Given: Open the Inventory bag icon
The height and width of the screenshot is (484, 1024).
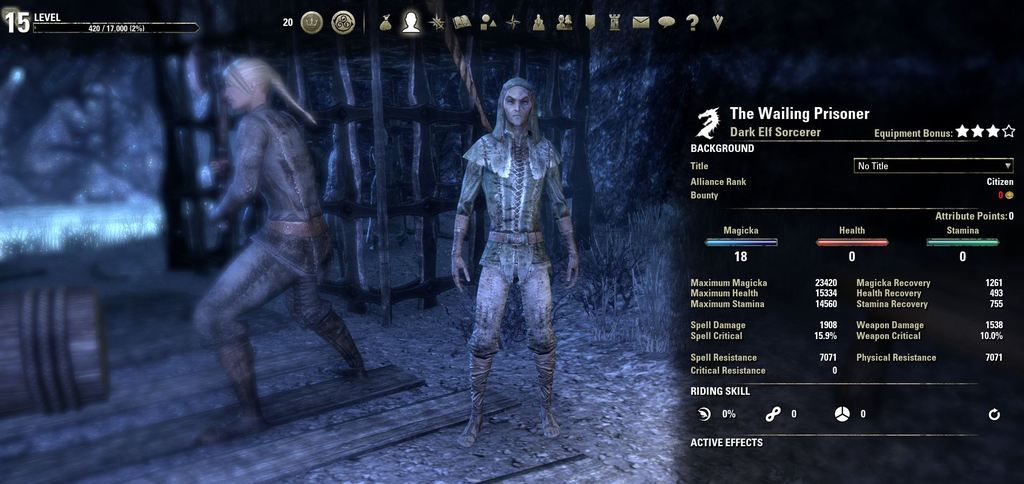Looking at the screenshot, I should point(385,21).
